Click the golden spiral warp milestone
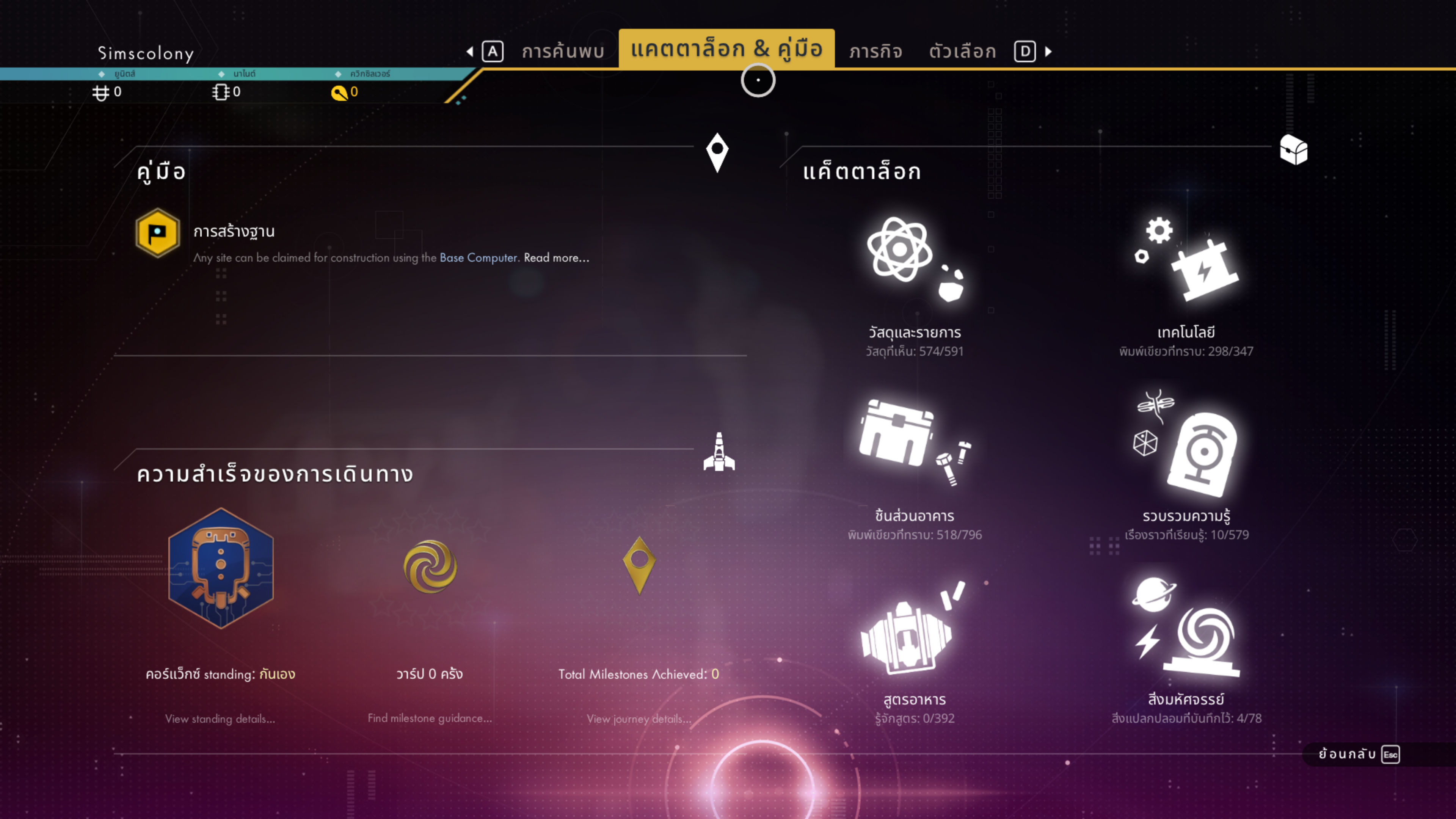 pyautogui.click(x=430, y=566)
